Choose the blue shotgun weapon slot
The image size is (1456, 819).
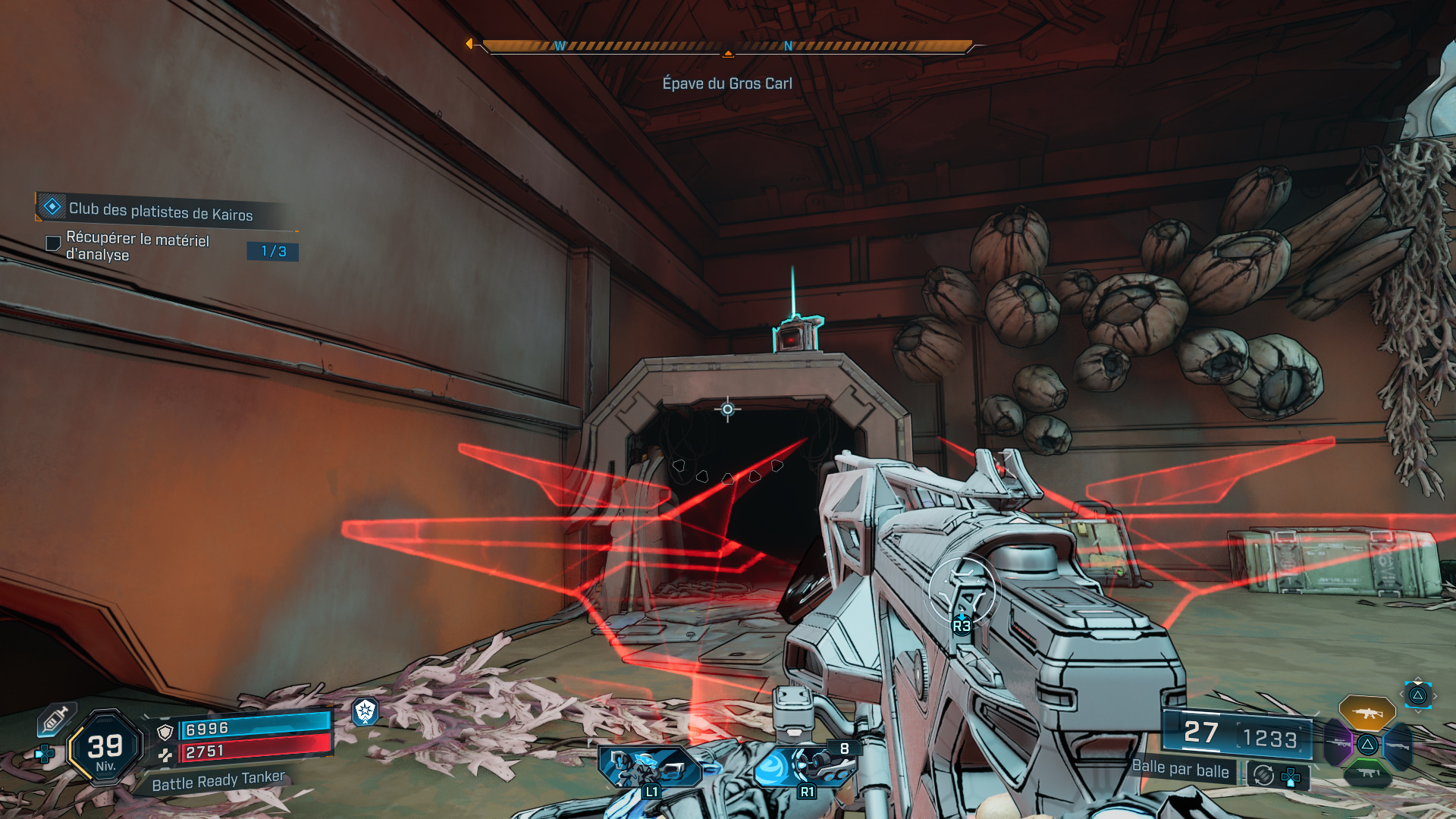point(1397,745)
